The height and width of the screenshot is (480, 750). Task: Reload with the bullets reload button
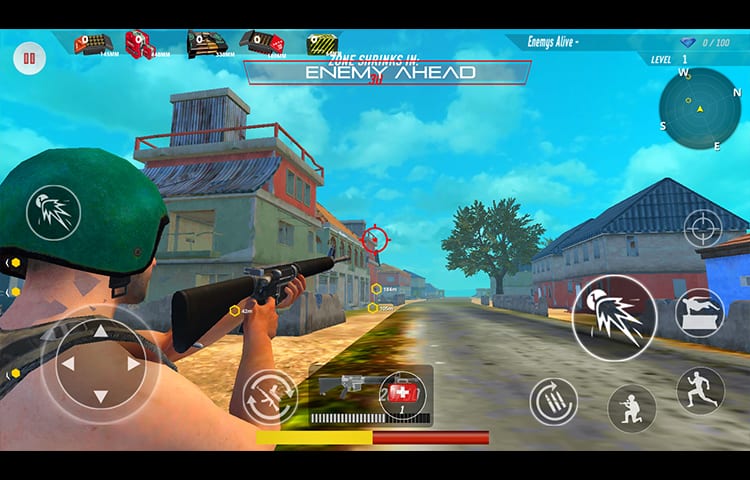click(x=553, y=401)
